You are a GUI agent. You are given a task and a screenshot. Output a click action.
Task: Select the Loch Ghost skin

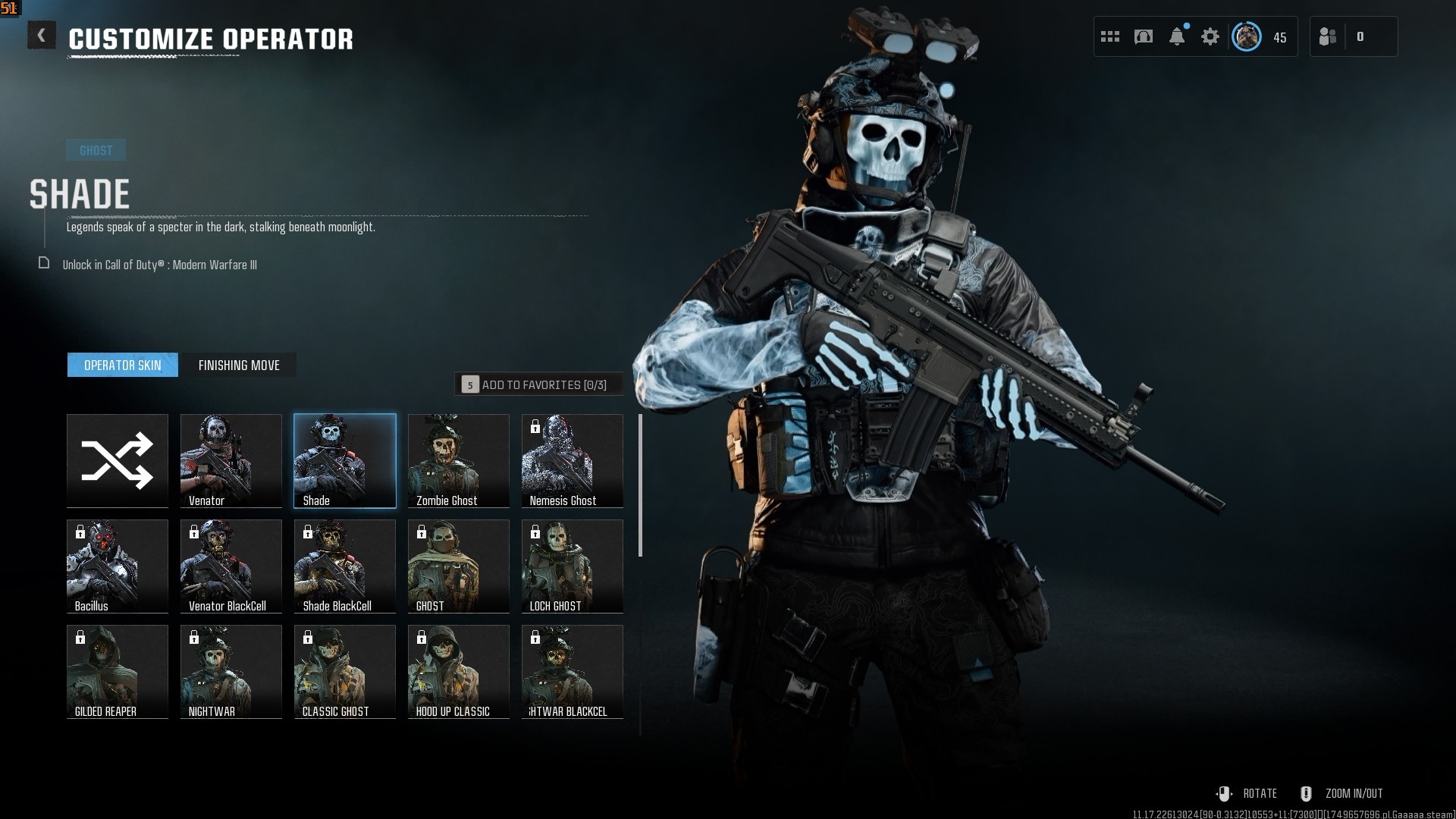pyautogui.click(x=573, y=566)
